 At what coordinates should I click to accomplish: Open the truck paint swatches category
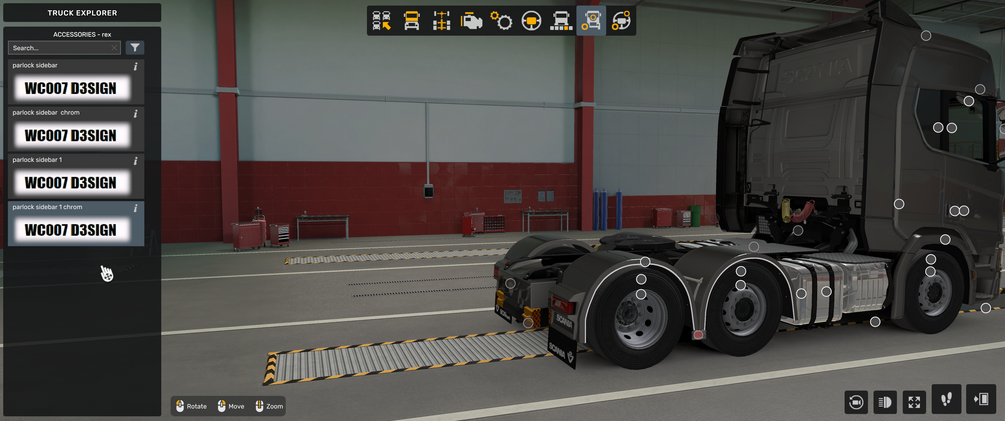(x=561, y=20)
